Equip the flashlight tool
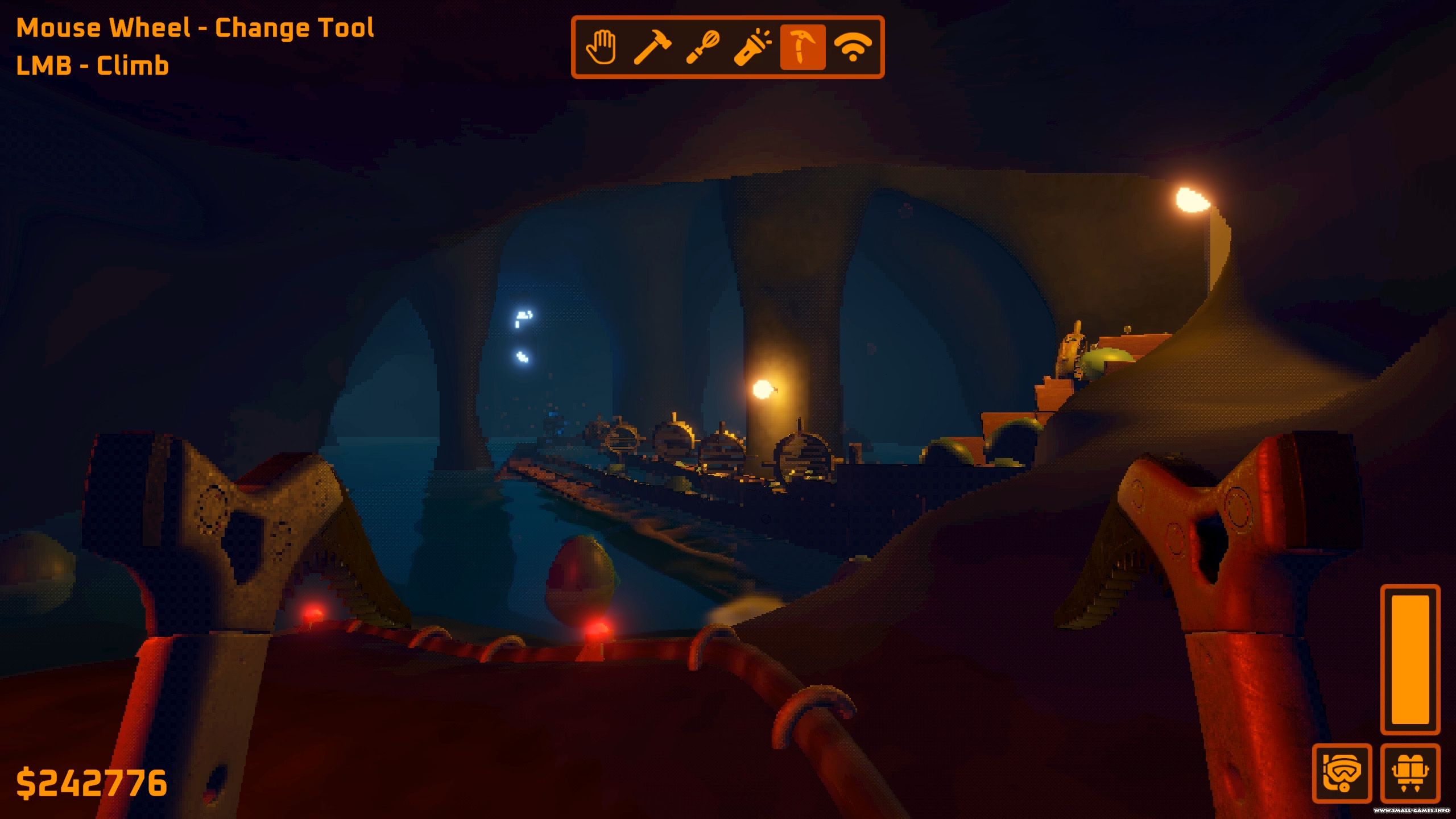 (x=752, y=47)
